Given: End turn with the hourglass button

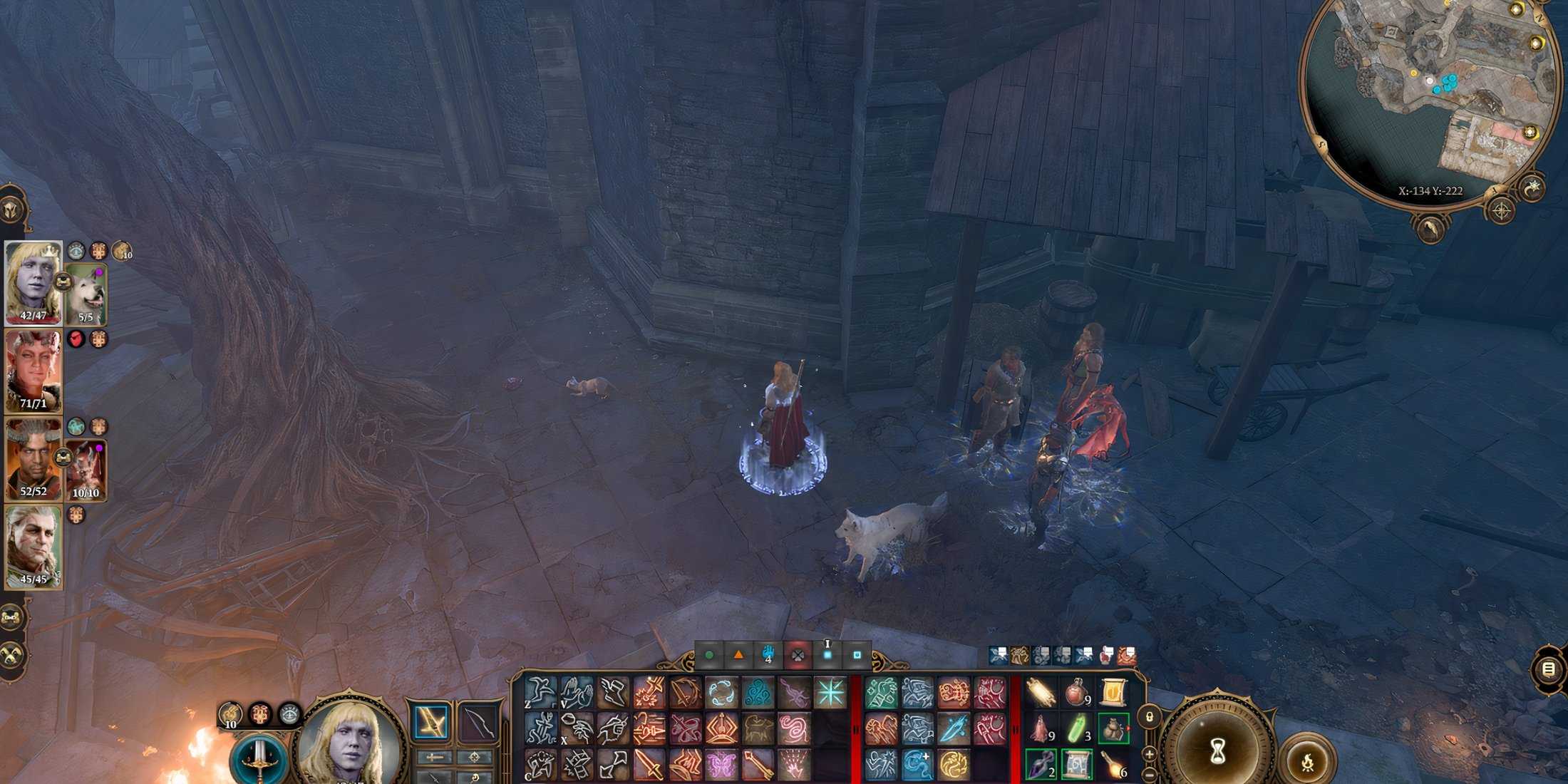Looking at the screenshot, I should pyautogui.click(x=1217, y=751).
